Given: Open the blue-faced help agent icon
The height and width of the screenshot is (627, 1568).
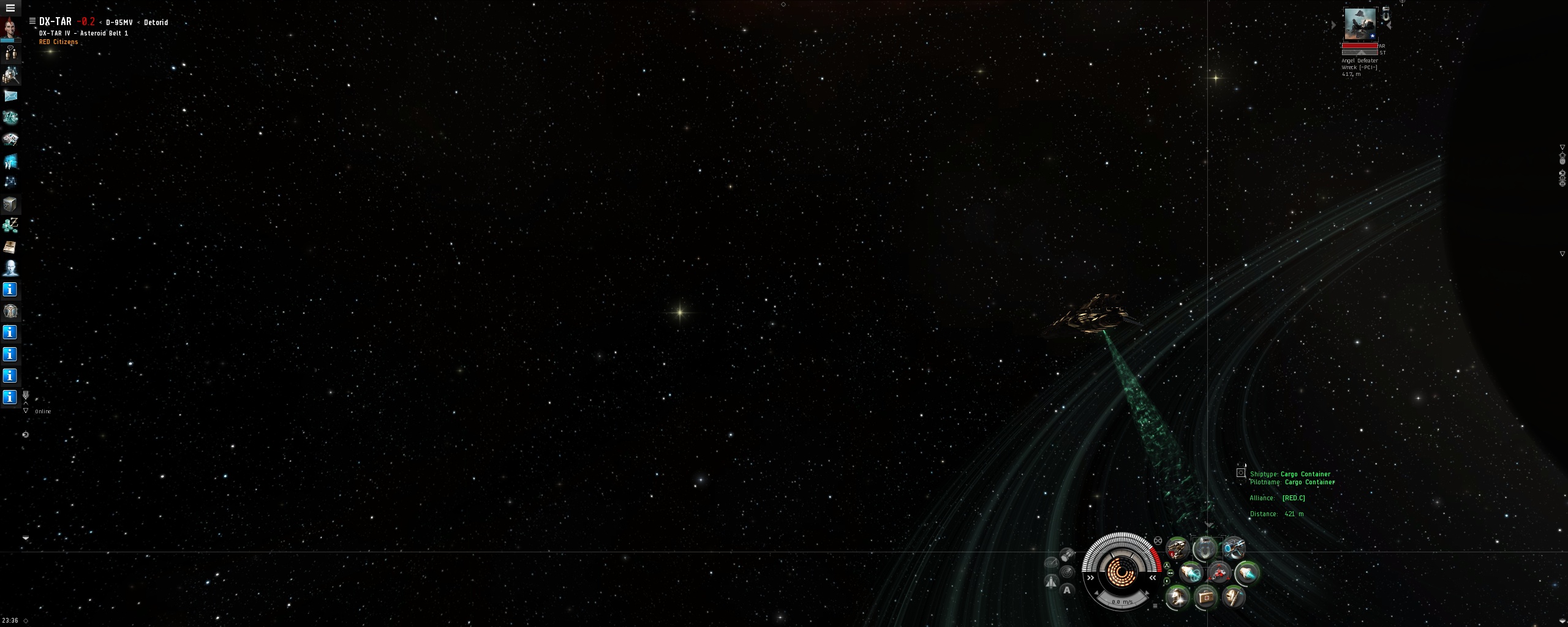Looking at the screenshot, I should [10, 268].
